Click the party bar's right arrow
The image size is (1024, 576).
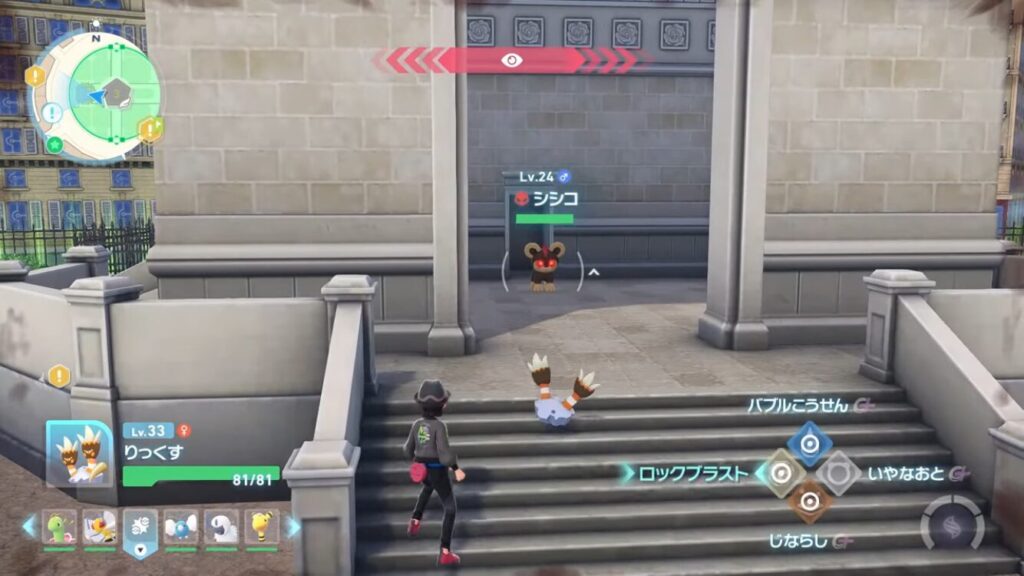coord(293,526)
